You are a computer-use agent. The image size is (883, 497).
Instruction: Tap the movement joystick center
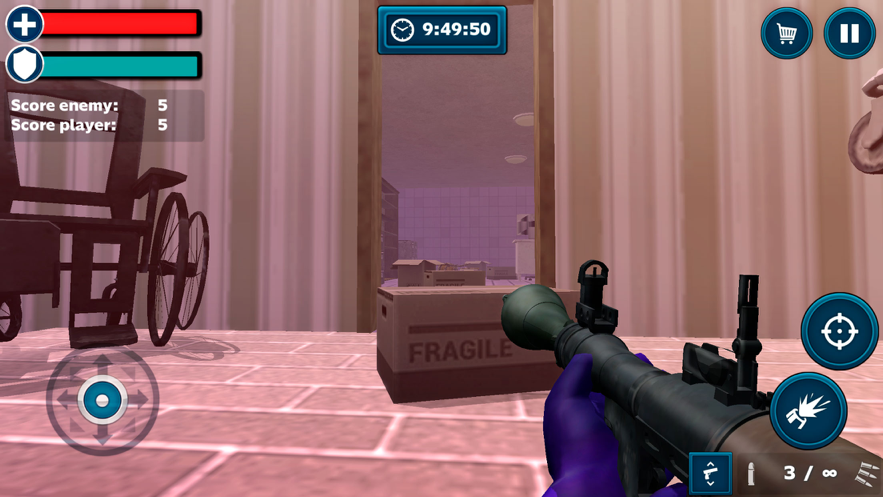[x=102, y=400]
